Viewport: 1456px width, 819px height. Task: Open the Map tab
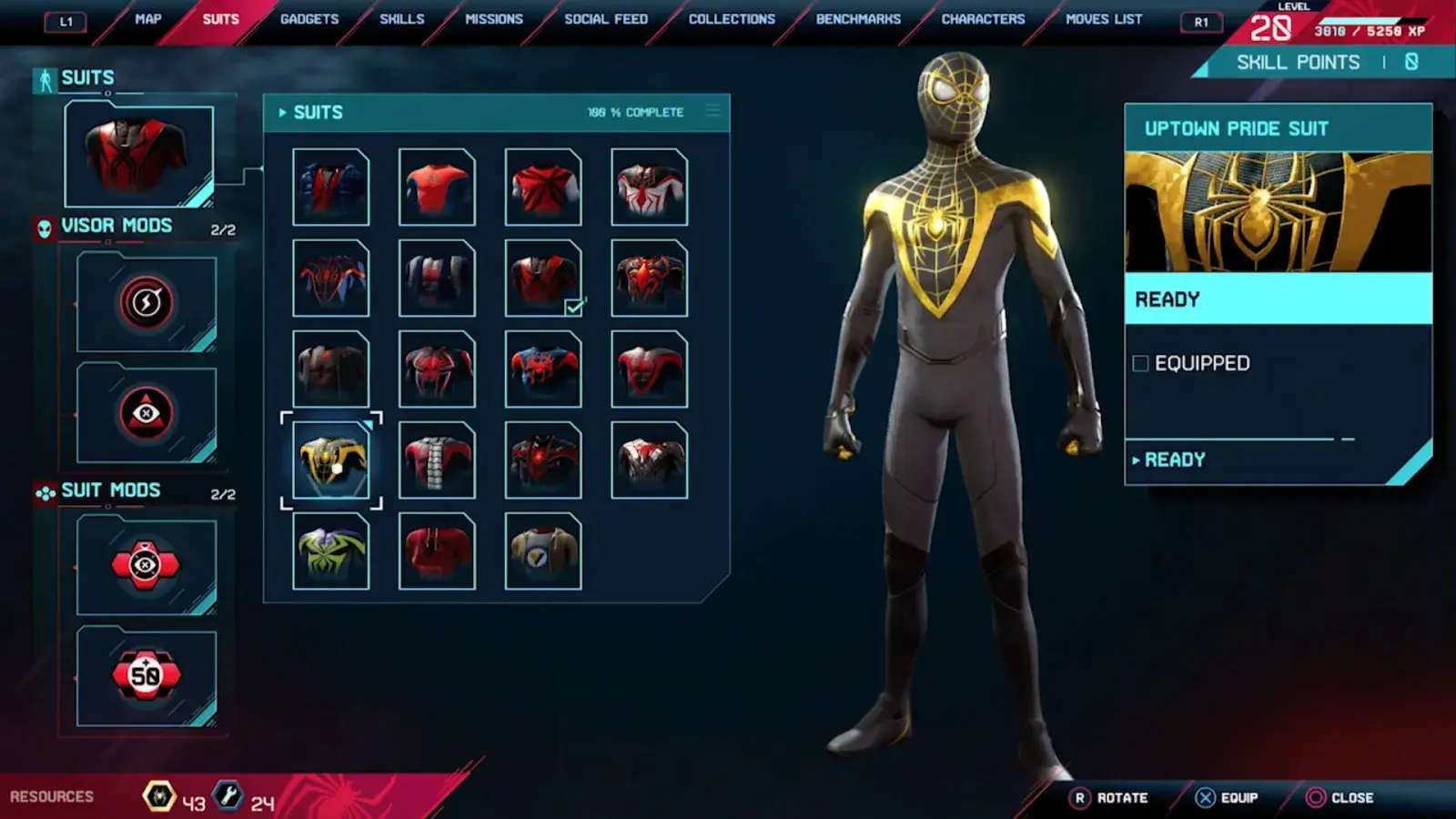[147, 19]
